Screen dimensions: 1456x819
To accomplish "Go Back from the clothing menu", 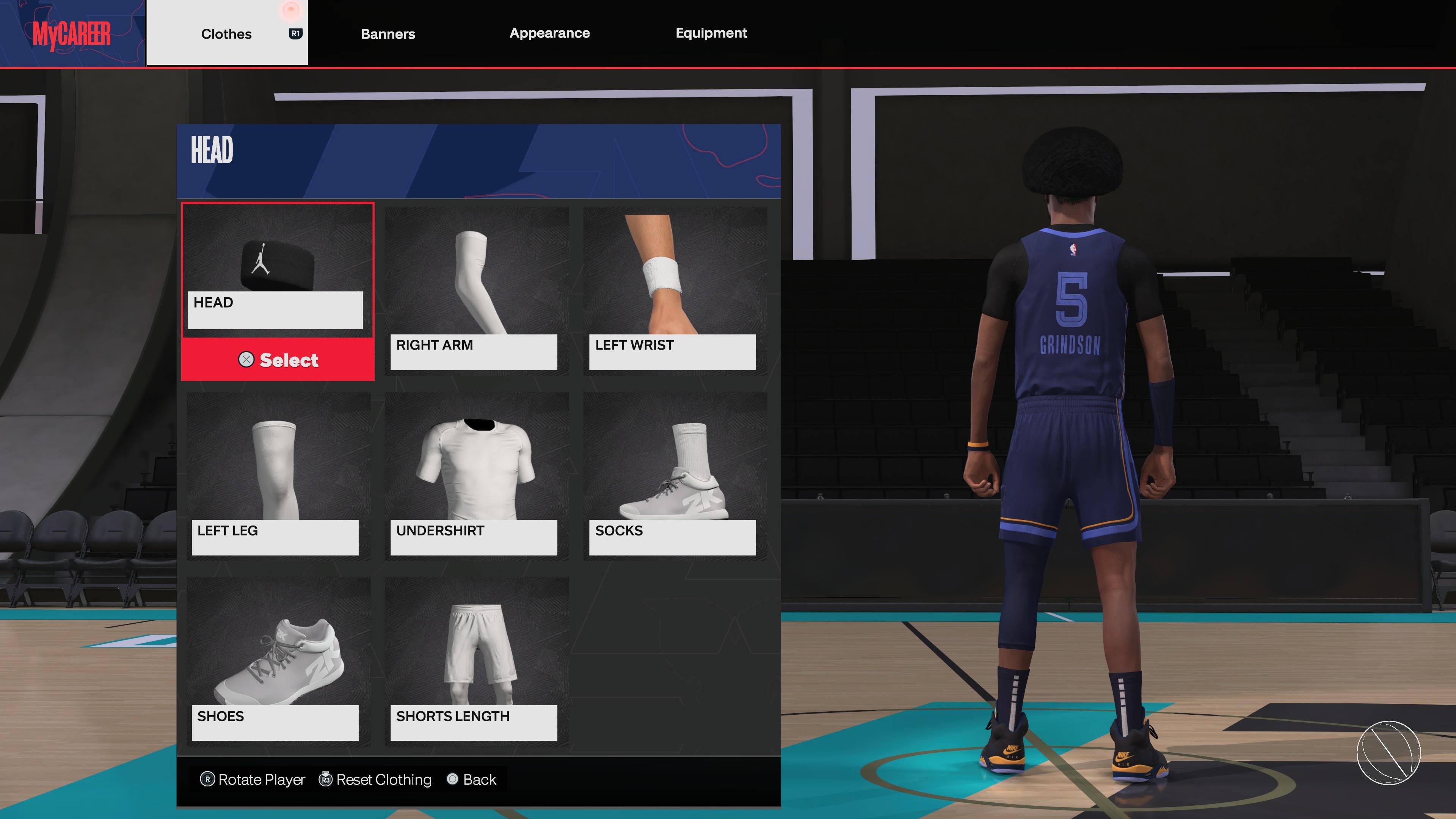I will coord(472,780).
